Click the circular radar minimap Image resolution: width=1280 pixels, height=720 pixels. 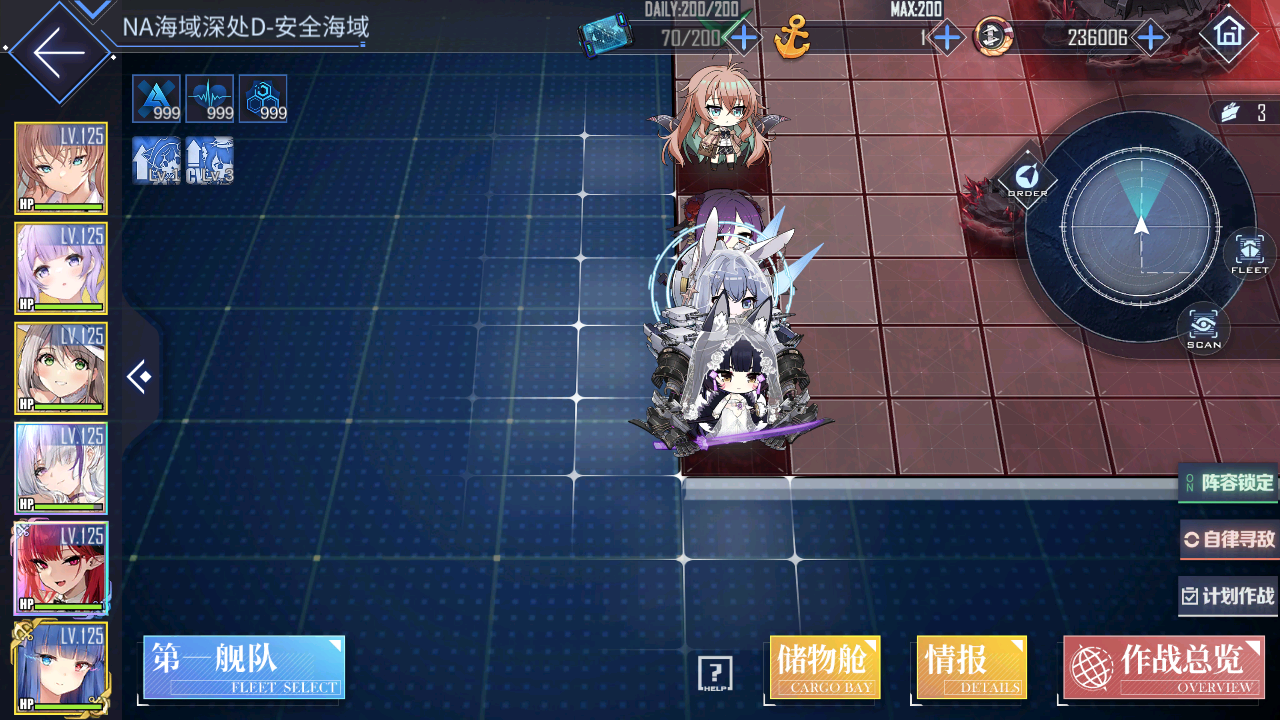(1140, 226)
